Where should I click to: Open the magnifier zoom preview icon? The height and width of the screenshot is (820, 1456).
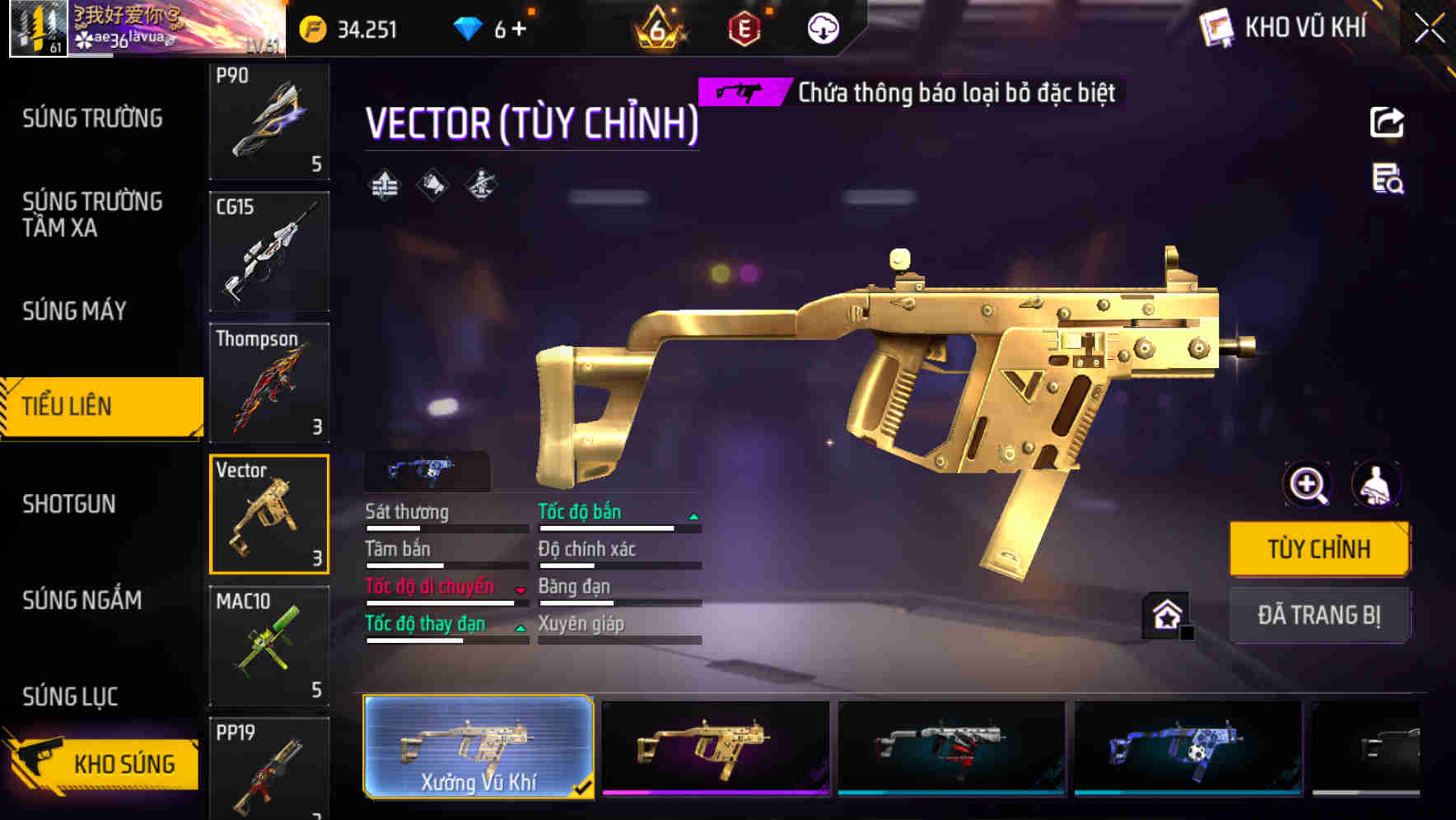[x=1308, y=485]
